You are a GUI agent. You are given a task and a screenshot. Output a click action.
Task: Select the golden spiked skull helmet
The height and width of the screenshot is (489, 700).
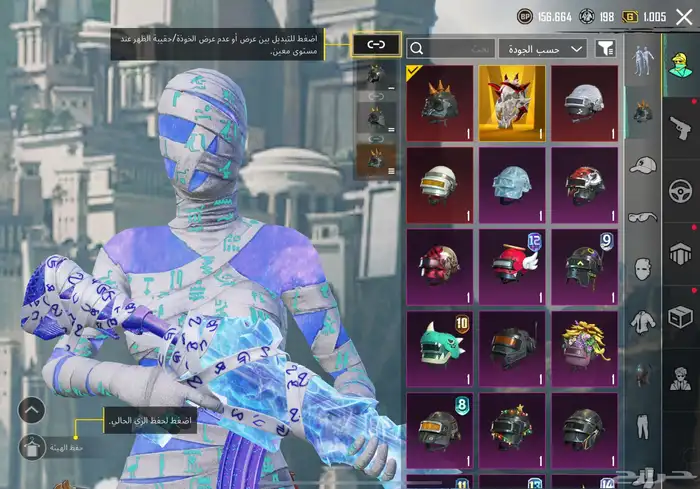(512, 103)
